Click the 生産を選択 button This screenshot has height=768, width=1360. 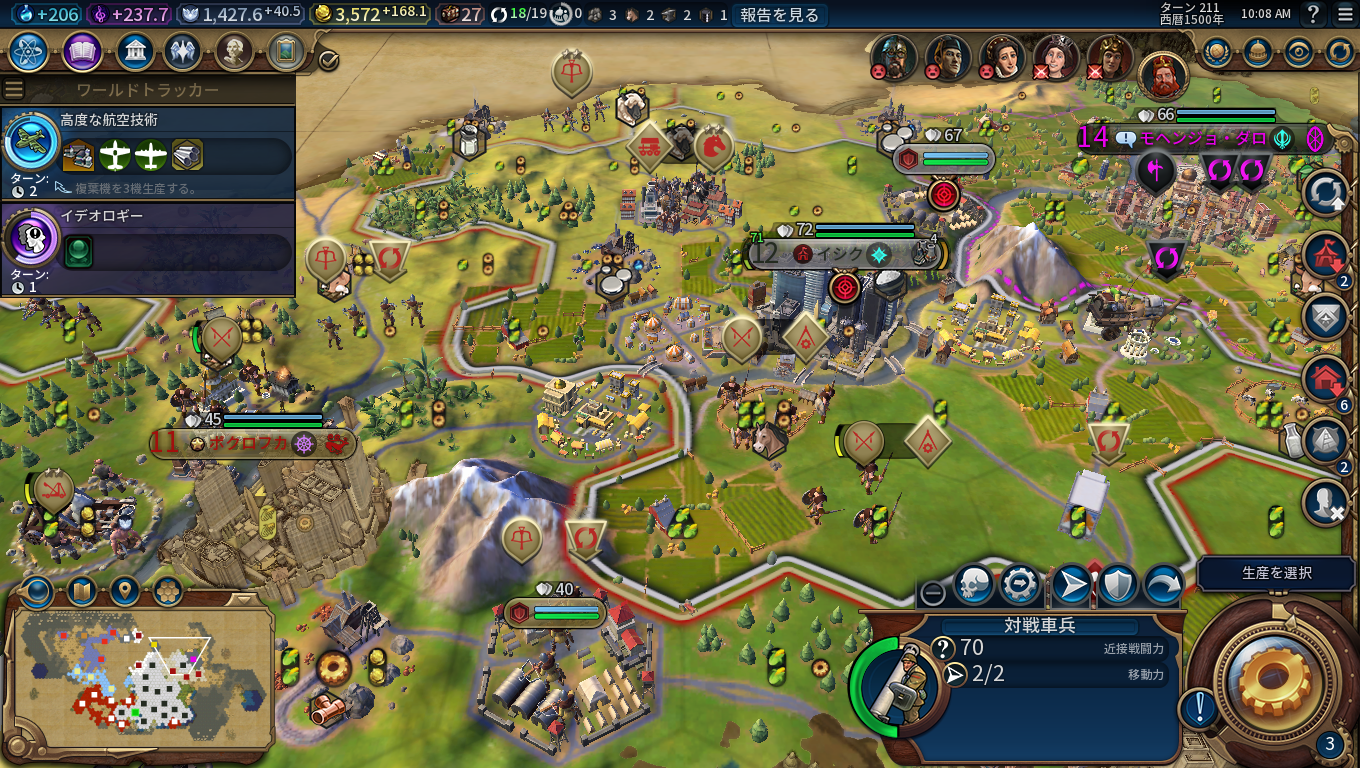[1276, 573]
